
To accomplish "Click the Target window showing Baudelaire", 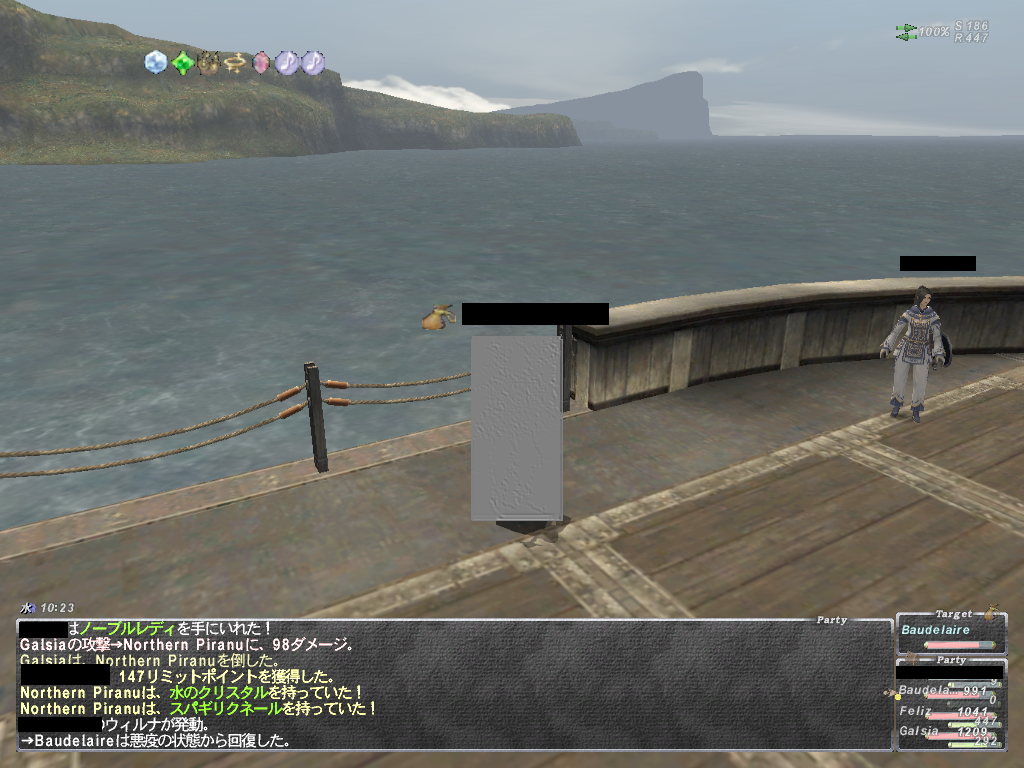I will [x=949, y=631].
